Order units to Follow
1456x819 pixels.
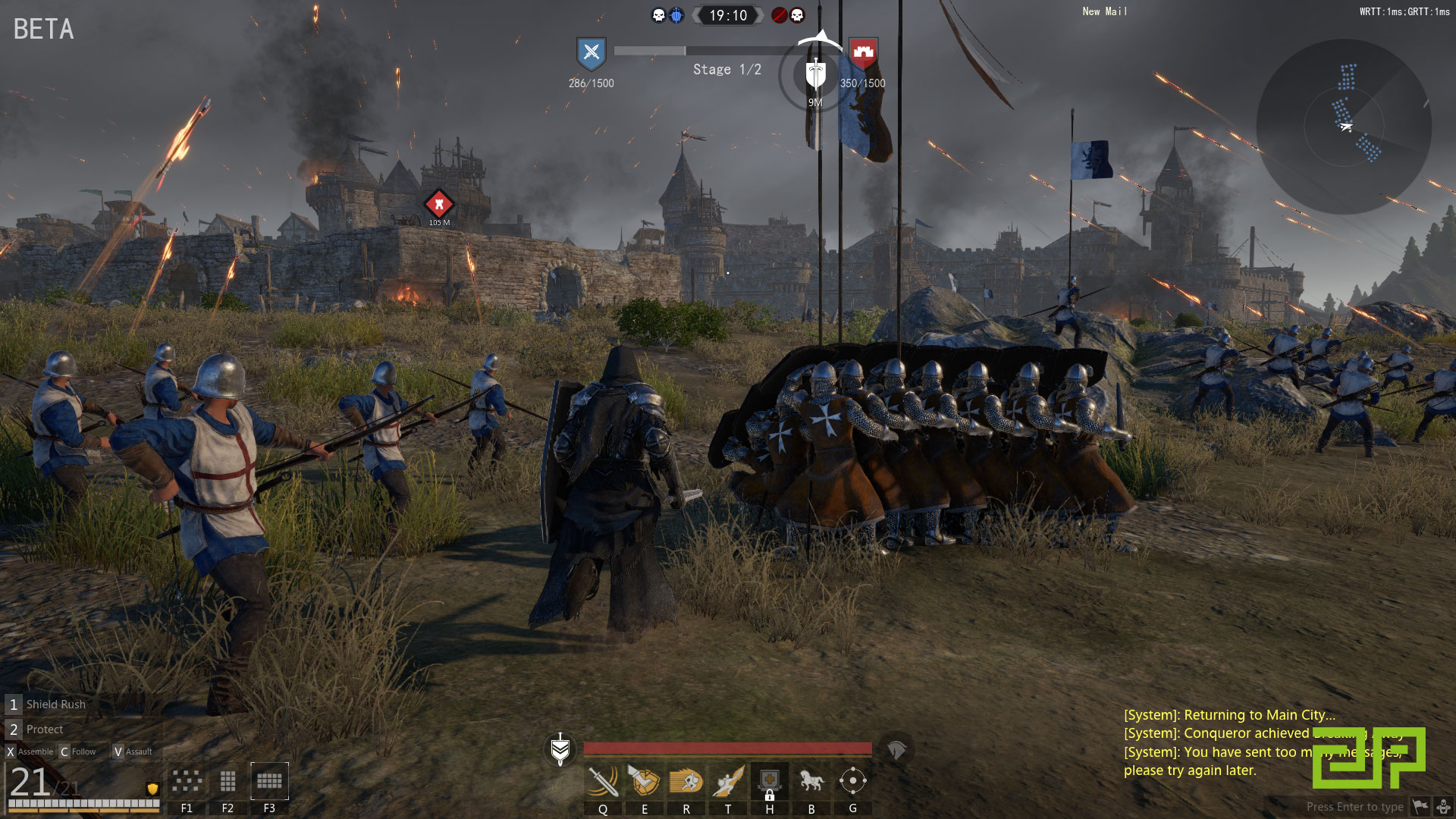[78, 752]
